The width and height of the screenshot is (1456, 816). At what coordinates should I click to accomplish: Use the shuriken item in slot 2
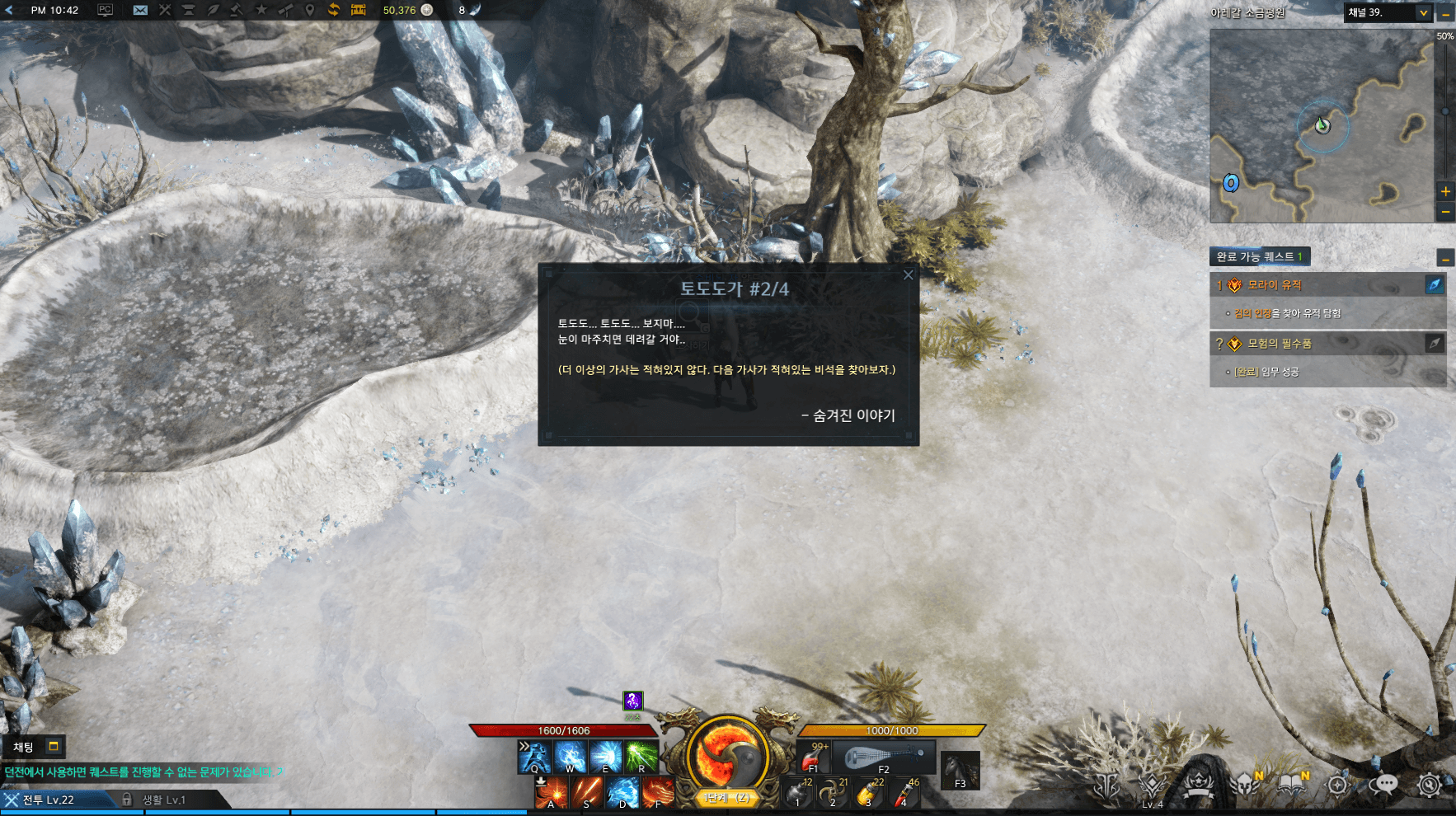pyautogui.click(x=833, y=793)
